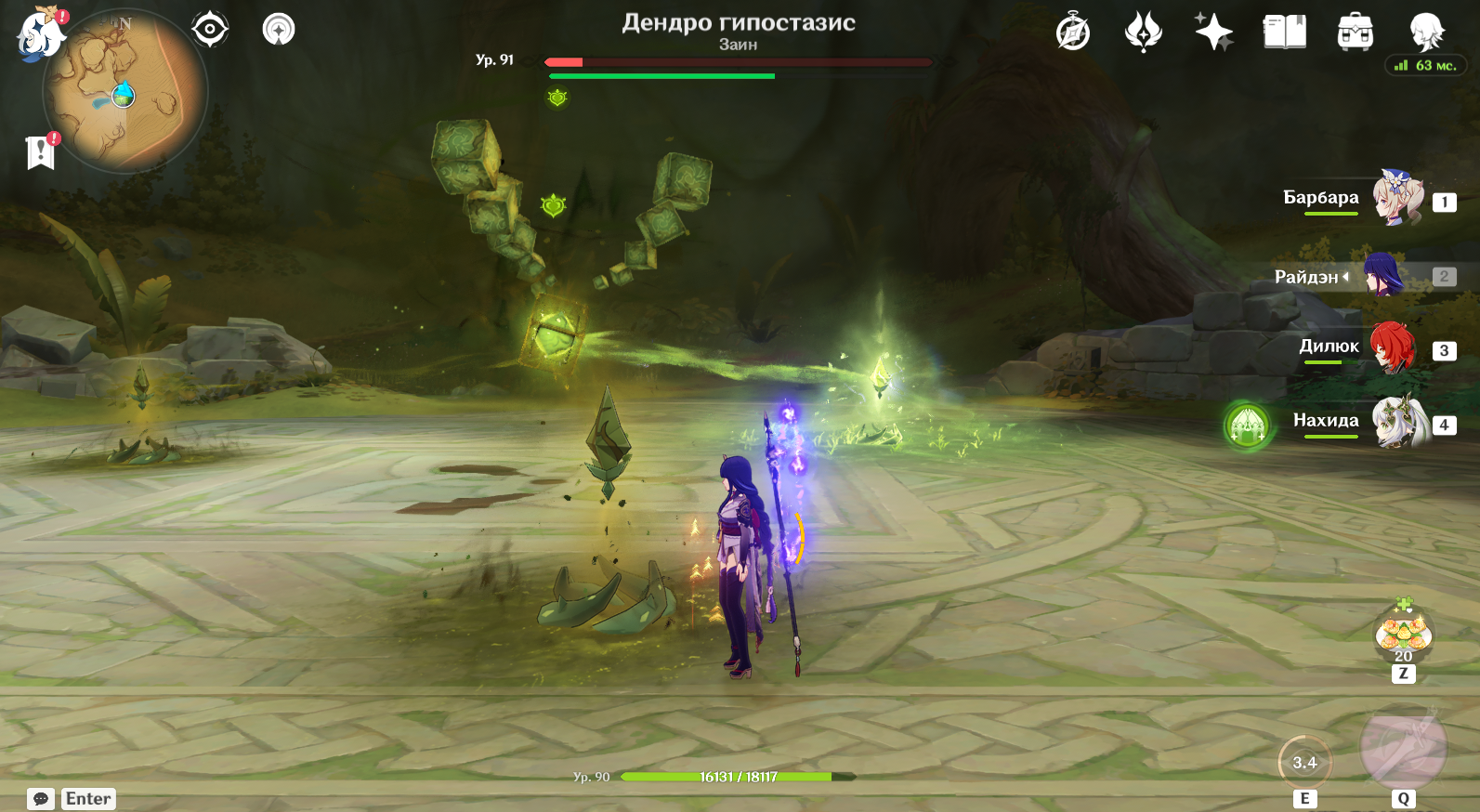Open the battle pass icon
Viewport: 1480px width, 812px height.
pos(1143,33)
